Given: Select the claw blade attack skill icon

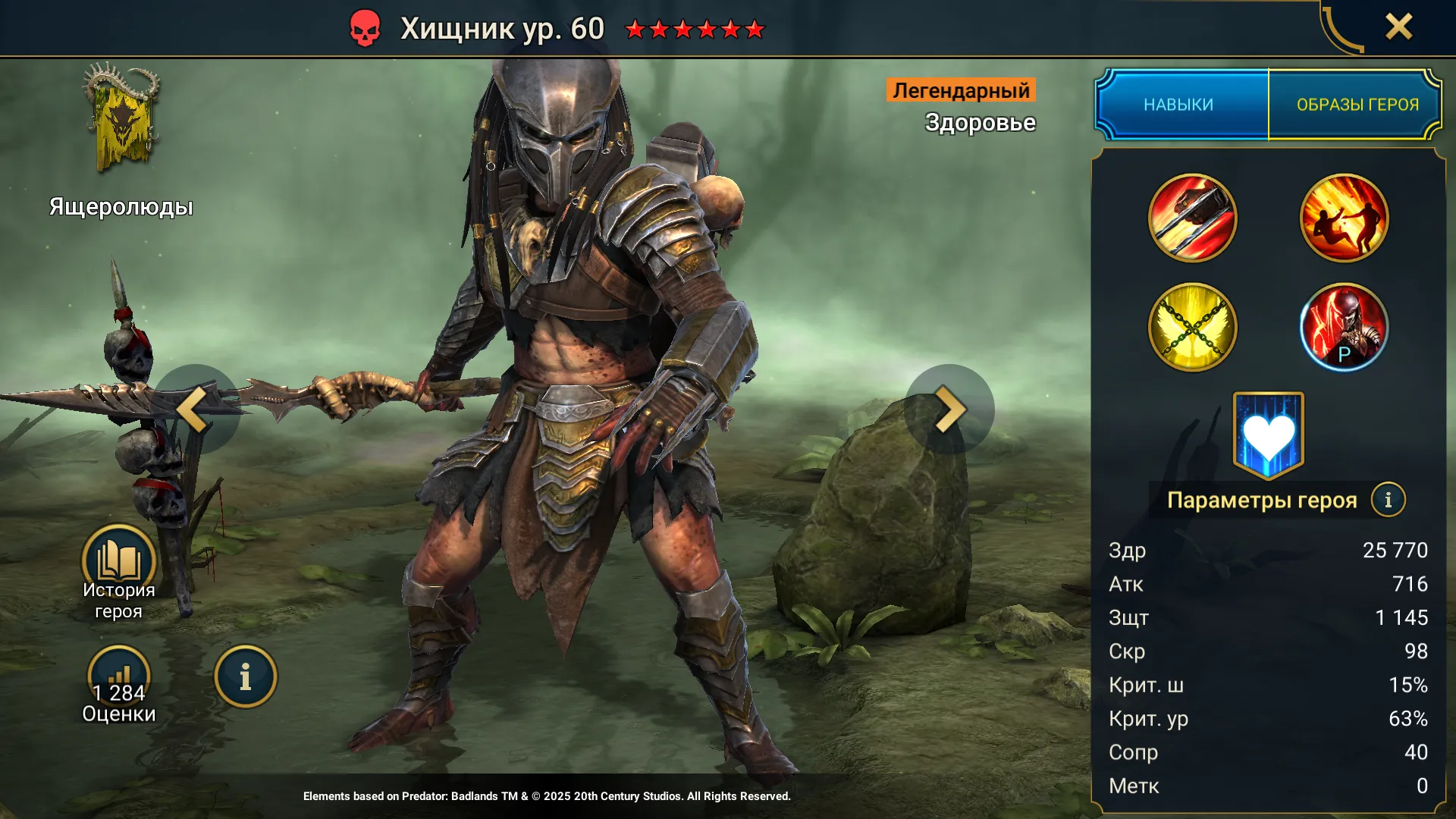Looking at the screenshot, I should (1192, 218).
